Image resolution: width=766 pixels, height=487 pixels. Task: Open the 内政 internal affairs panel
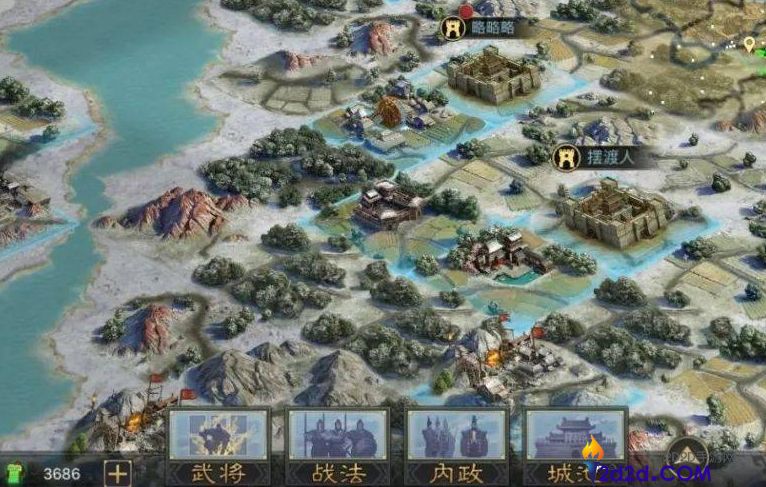tap(455, 446)
